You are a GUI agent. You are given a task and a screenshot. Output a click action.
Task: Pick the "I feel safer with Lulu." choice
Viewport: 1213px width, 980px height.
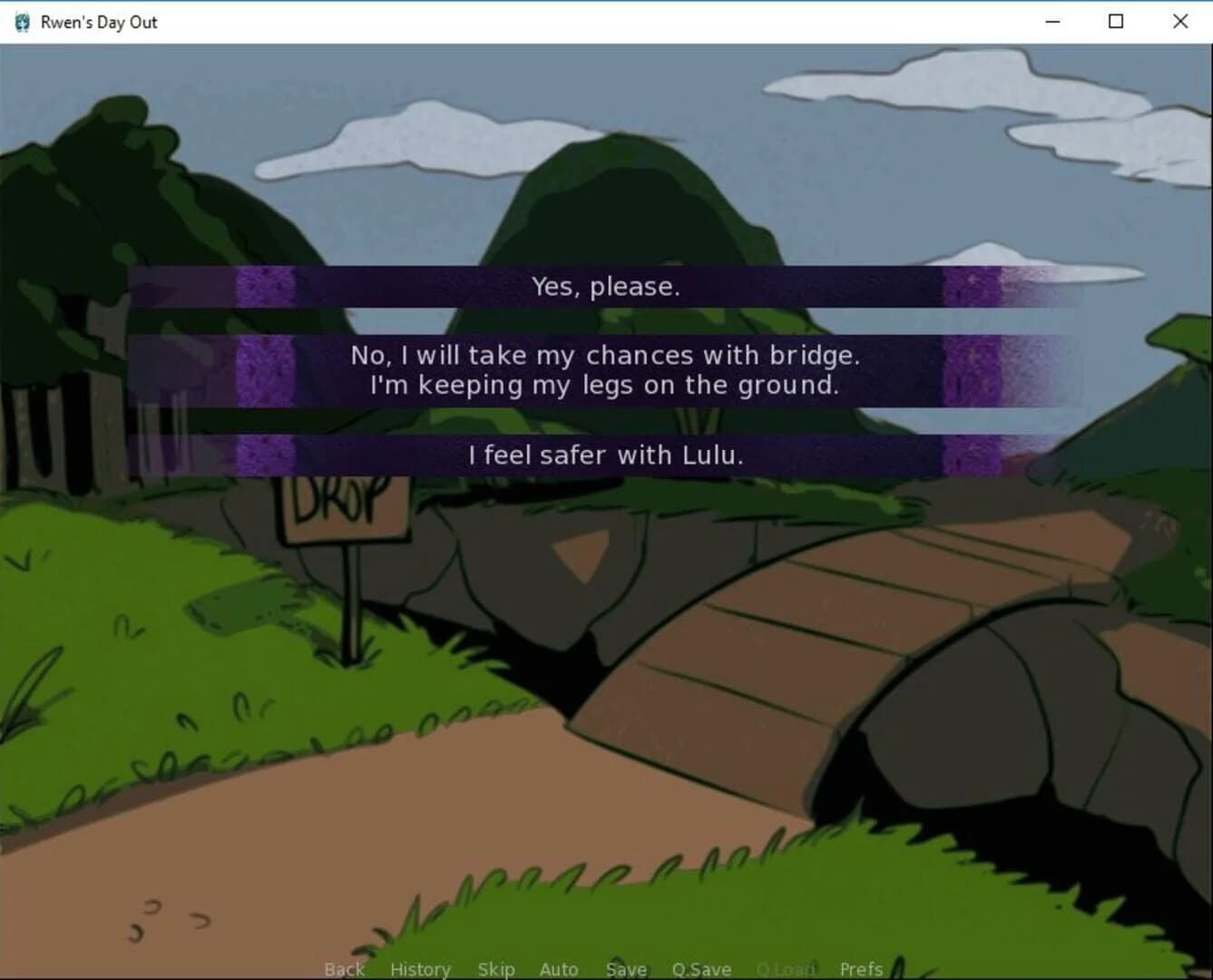pyautogui.click(x=605, y=455)
